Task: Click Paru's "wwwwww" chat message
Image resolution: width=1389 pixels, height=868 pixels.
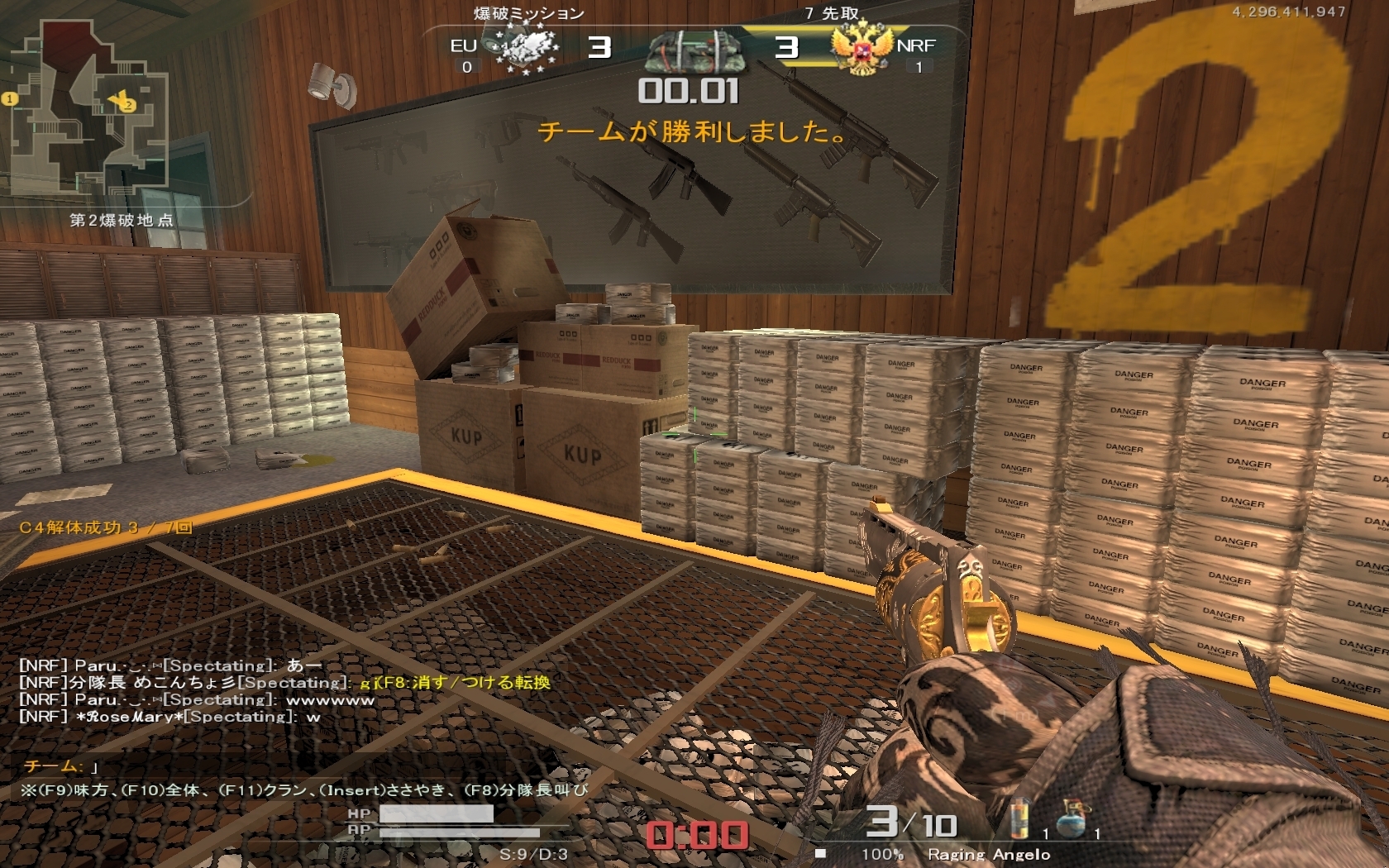Action: (x=197, y=699)
